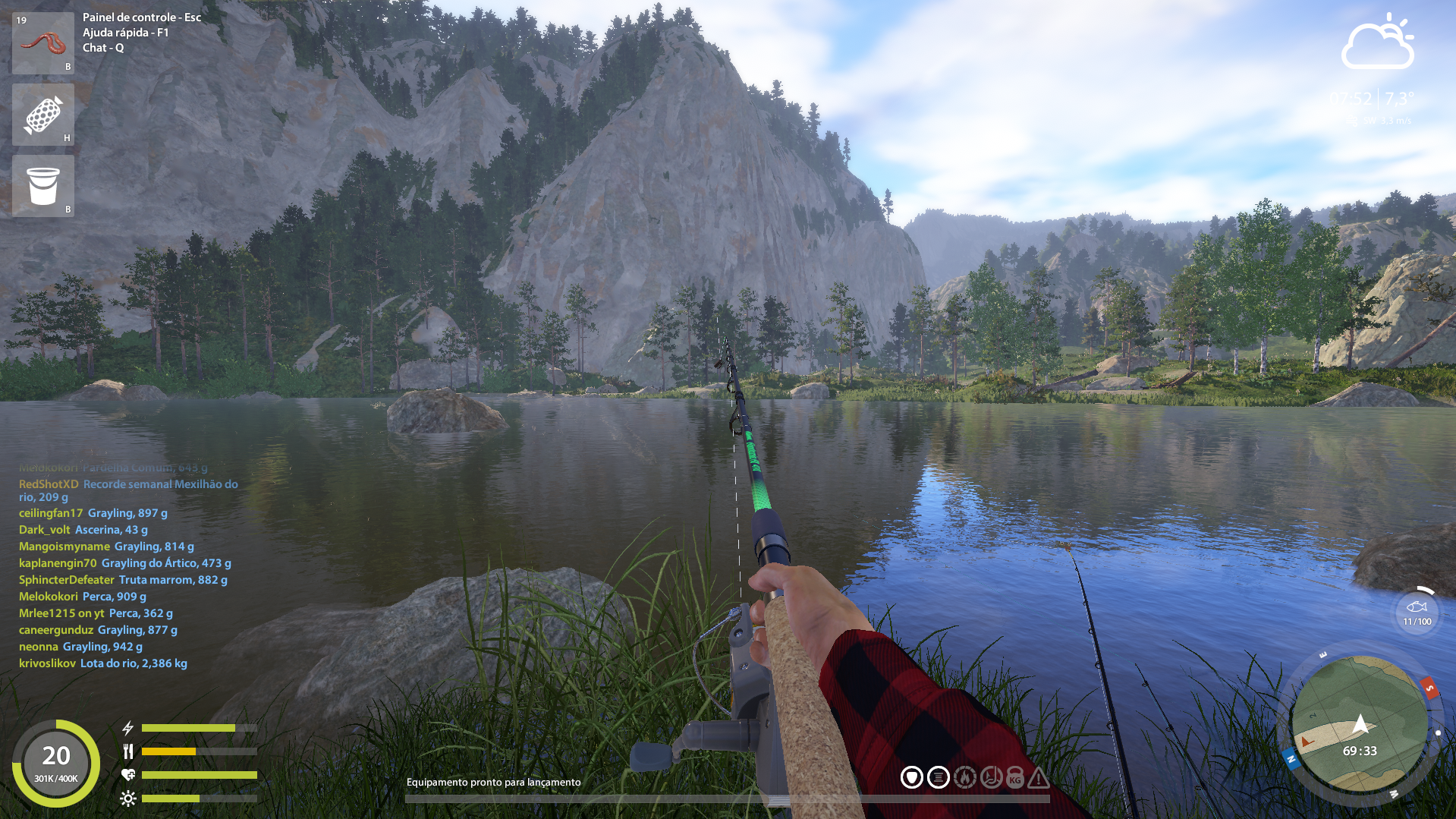Click the circular minimap

click(1358, 724)
